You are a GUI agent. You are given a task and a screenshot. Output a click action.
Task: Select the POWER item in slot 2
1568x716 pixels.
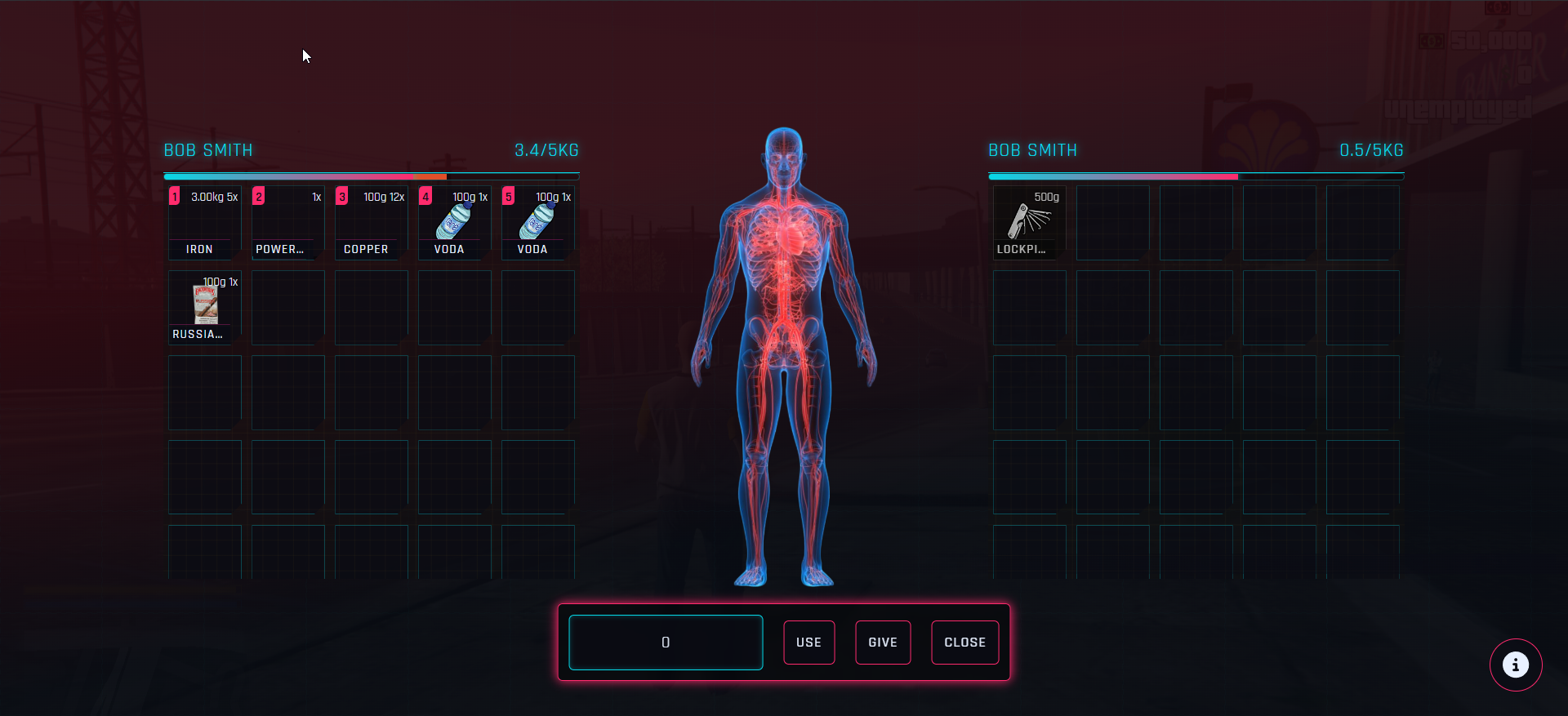pos(287,223)
